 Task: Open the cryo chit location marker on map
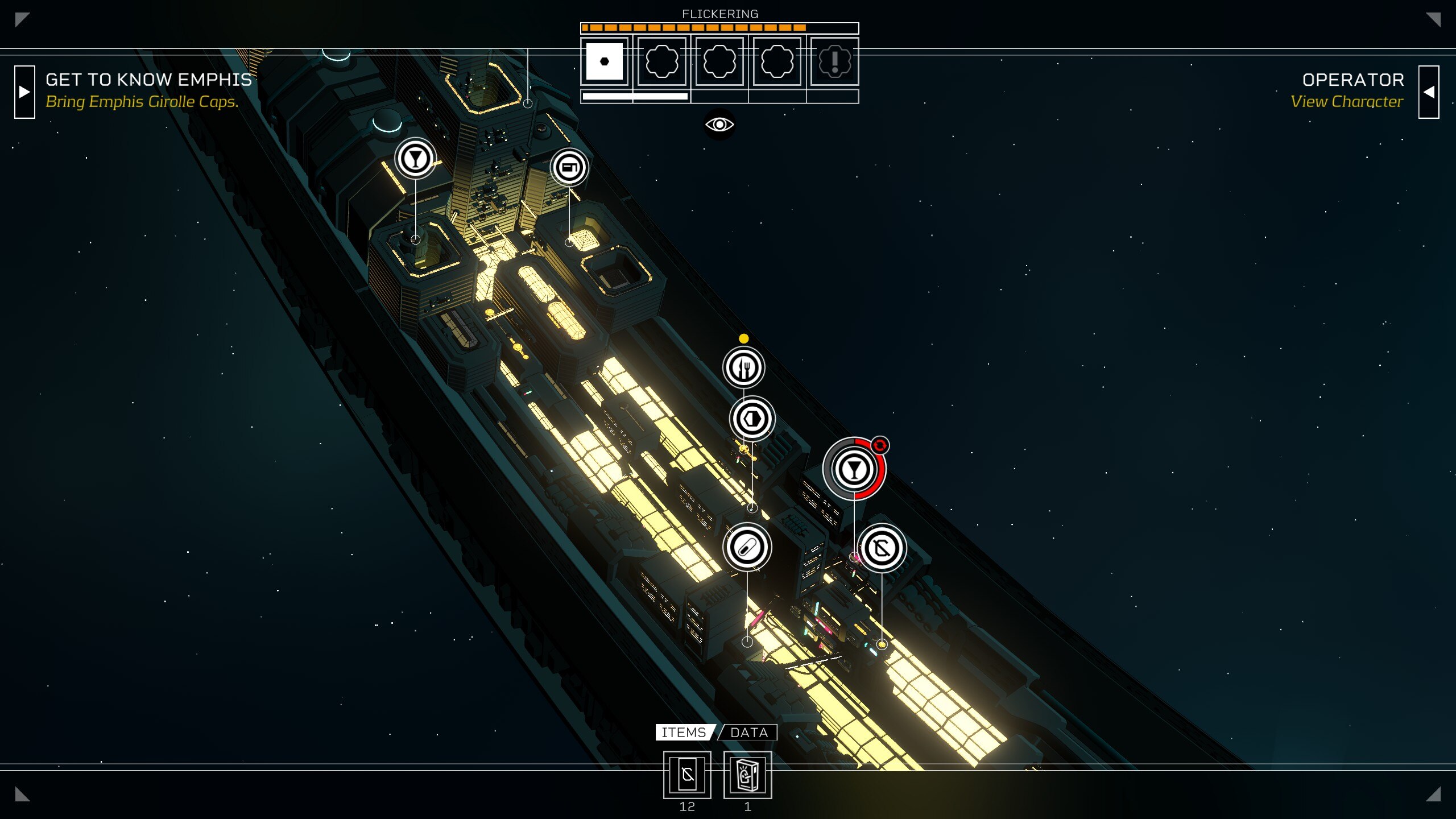click(x=882, y=548)
